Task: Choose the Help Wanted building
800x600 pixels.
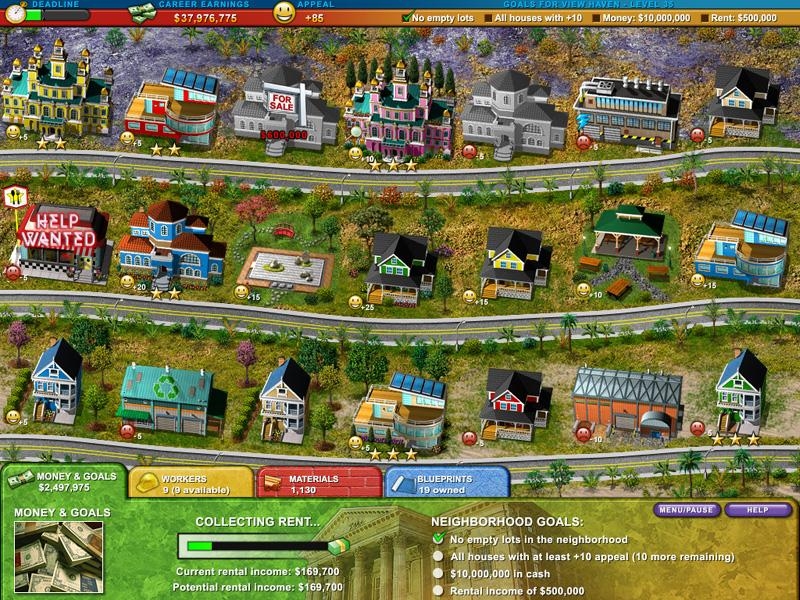Action: tap(62, 242)
